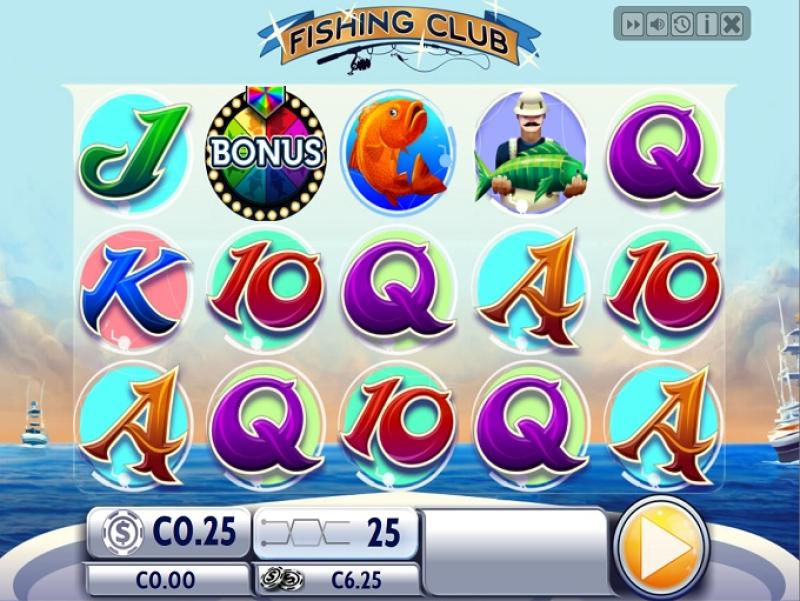
Task: Show the paytable info screen
Action: [707, 25]
